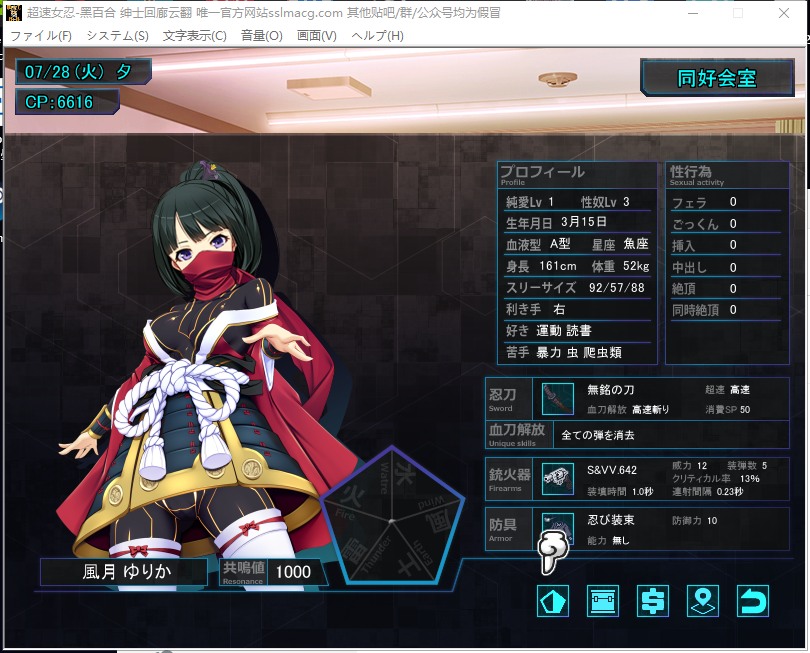Click the 同好会室 location label
The width and height of the screenshot is (810, 653).
[717, 79]
